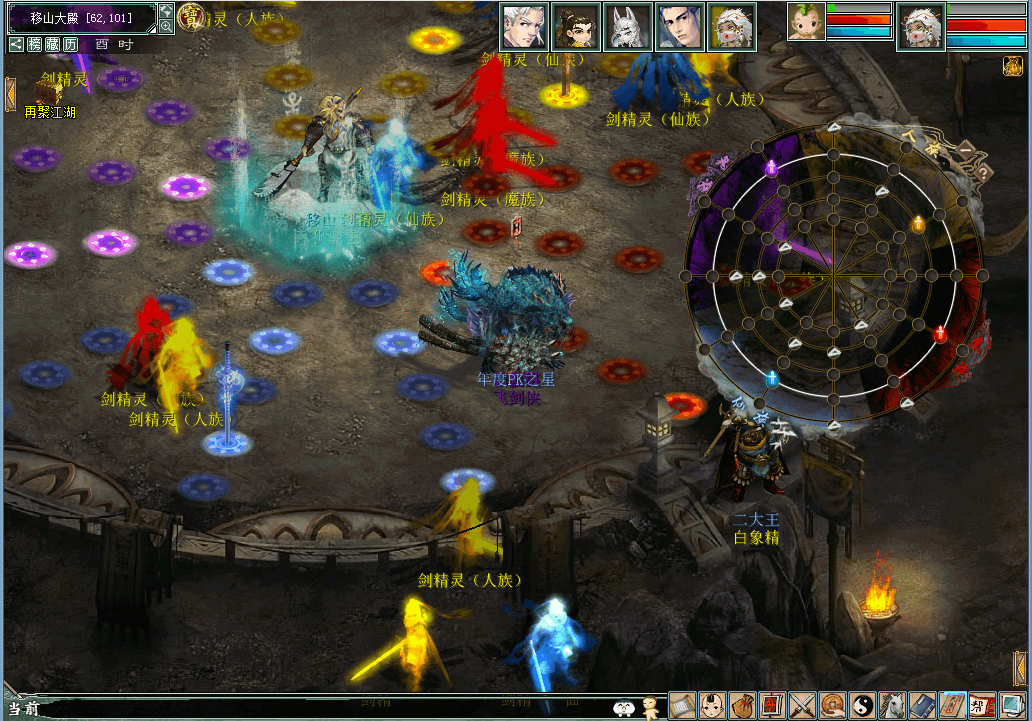
Task: Select the white fox-eared team portrait
Action: tap(627, 27)
